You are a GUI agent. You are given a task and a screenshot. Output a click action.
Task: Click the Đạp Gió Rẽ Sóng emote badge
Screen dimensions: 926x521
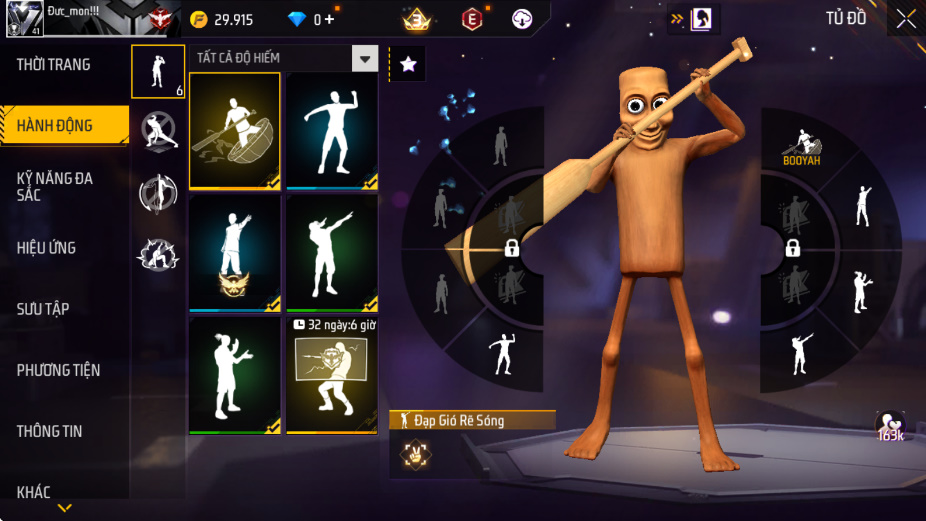pyautogui.click(x=414, y=453)
